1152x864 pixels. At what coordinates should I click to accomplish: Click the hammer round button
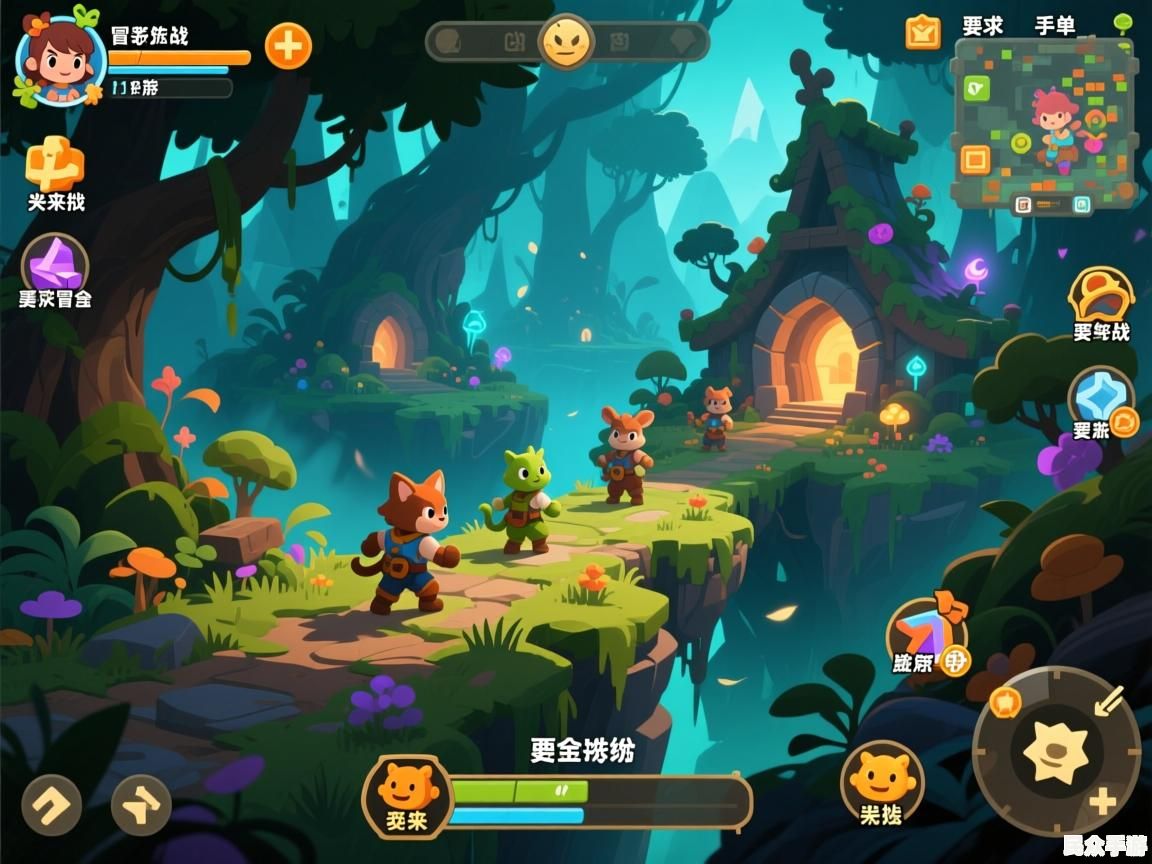pos(141,804)
